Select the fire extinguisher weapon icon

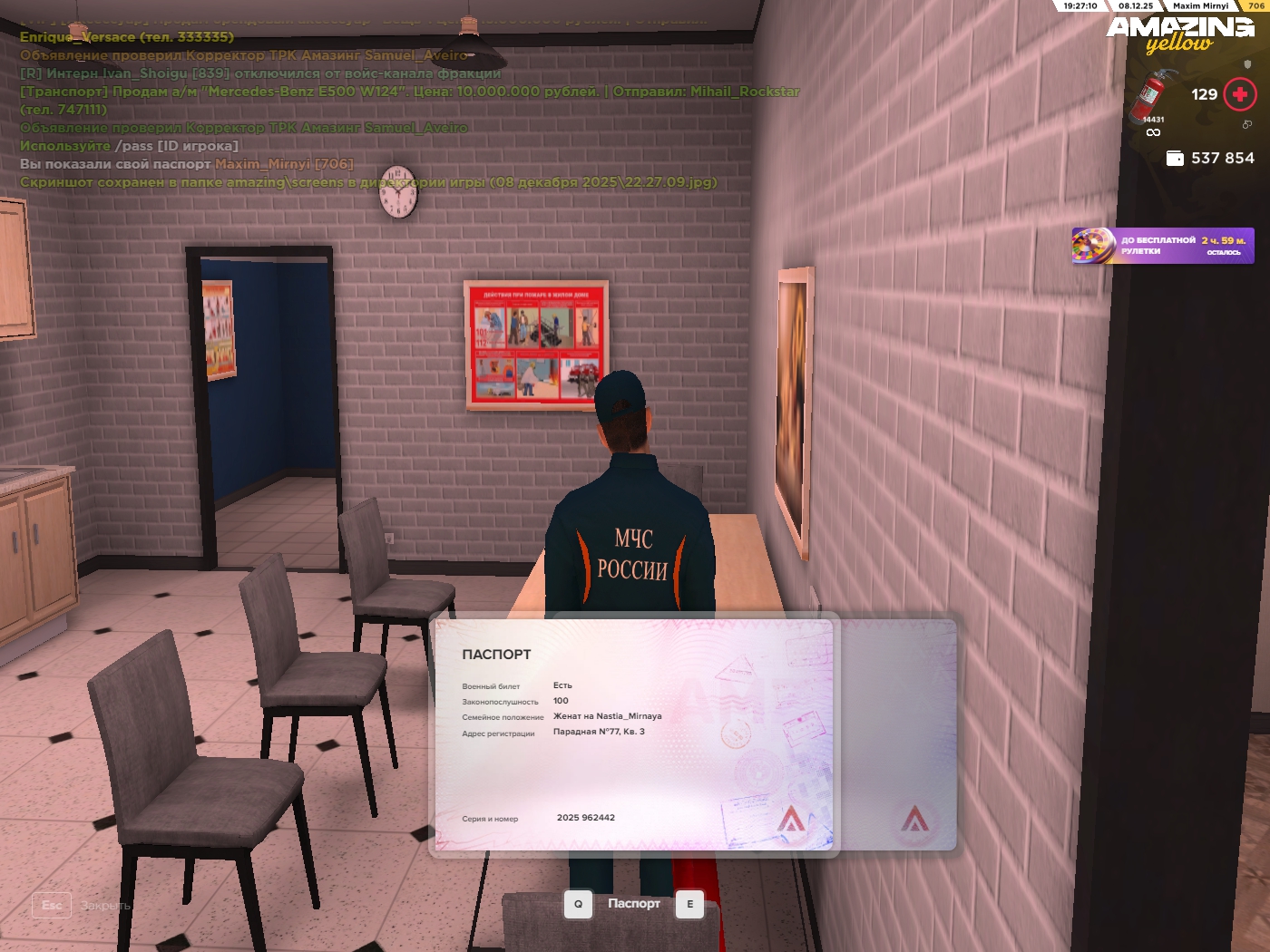tap(1152, 96)
